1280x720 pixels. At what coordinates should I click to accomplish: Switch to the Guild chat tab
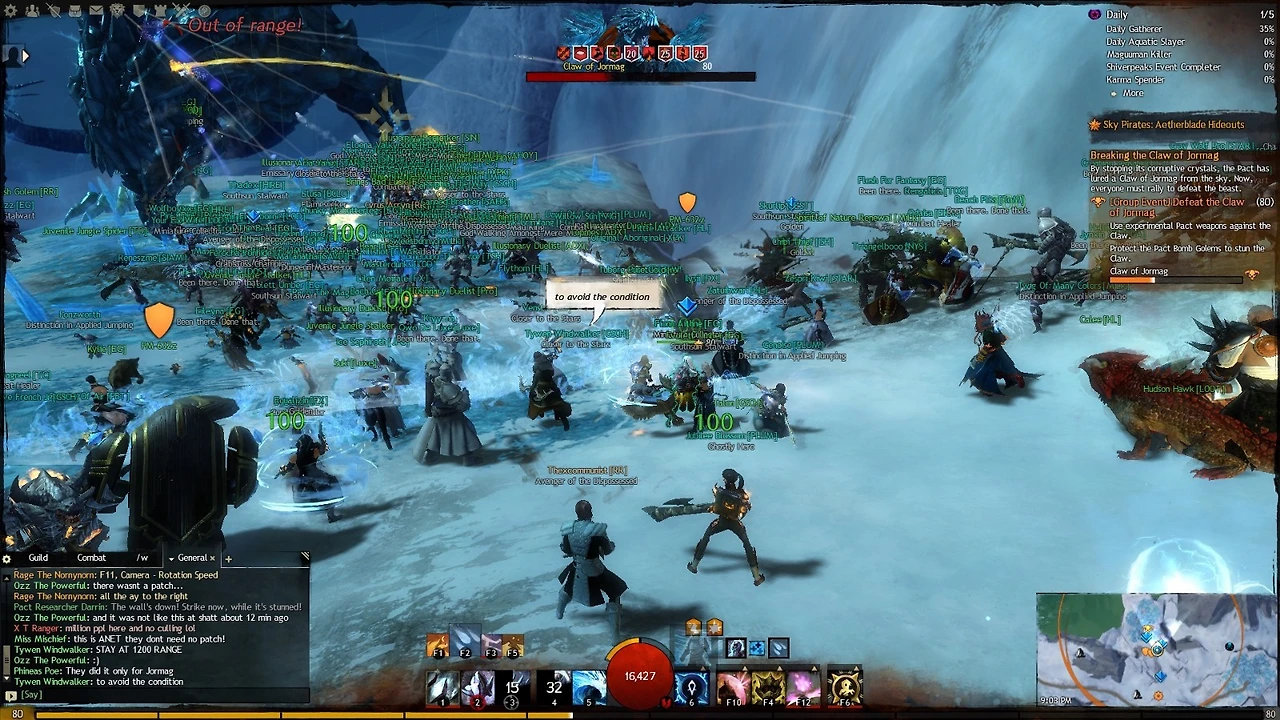click(x=38, y=558)
